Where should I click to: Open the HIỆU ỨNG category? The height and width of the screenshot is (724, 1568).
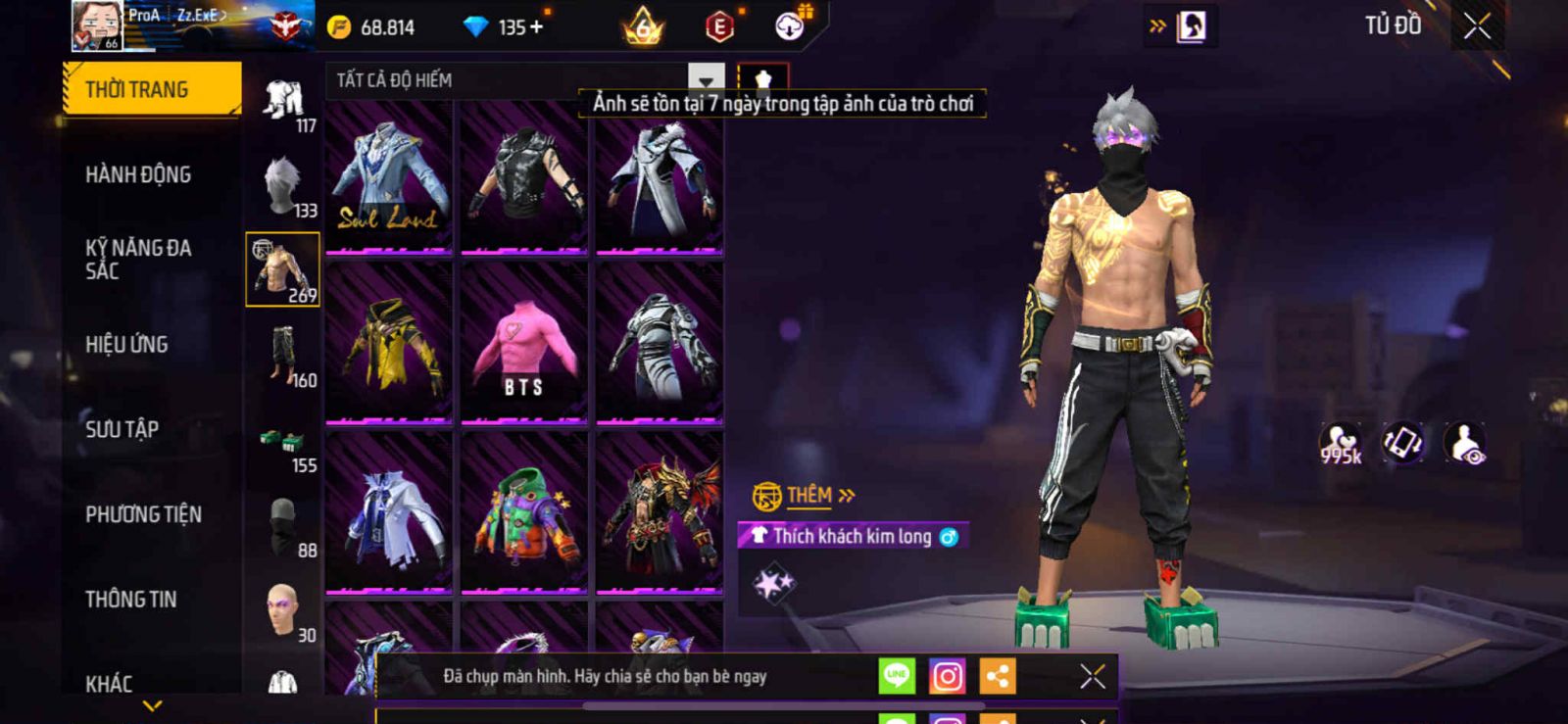point(126,345)
